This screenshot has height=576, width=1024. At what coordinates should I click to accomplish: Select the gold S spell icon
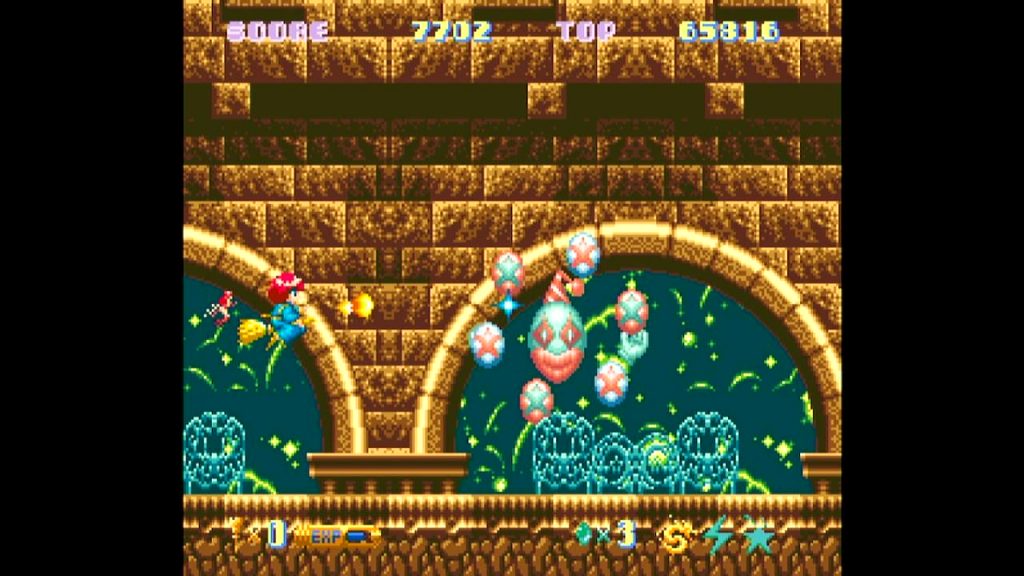click(x=676, y=537)
